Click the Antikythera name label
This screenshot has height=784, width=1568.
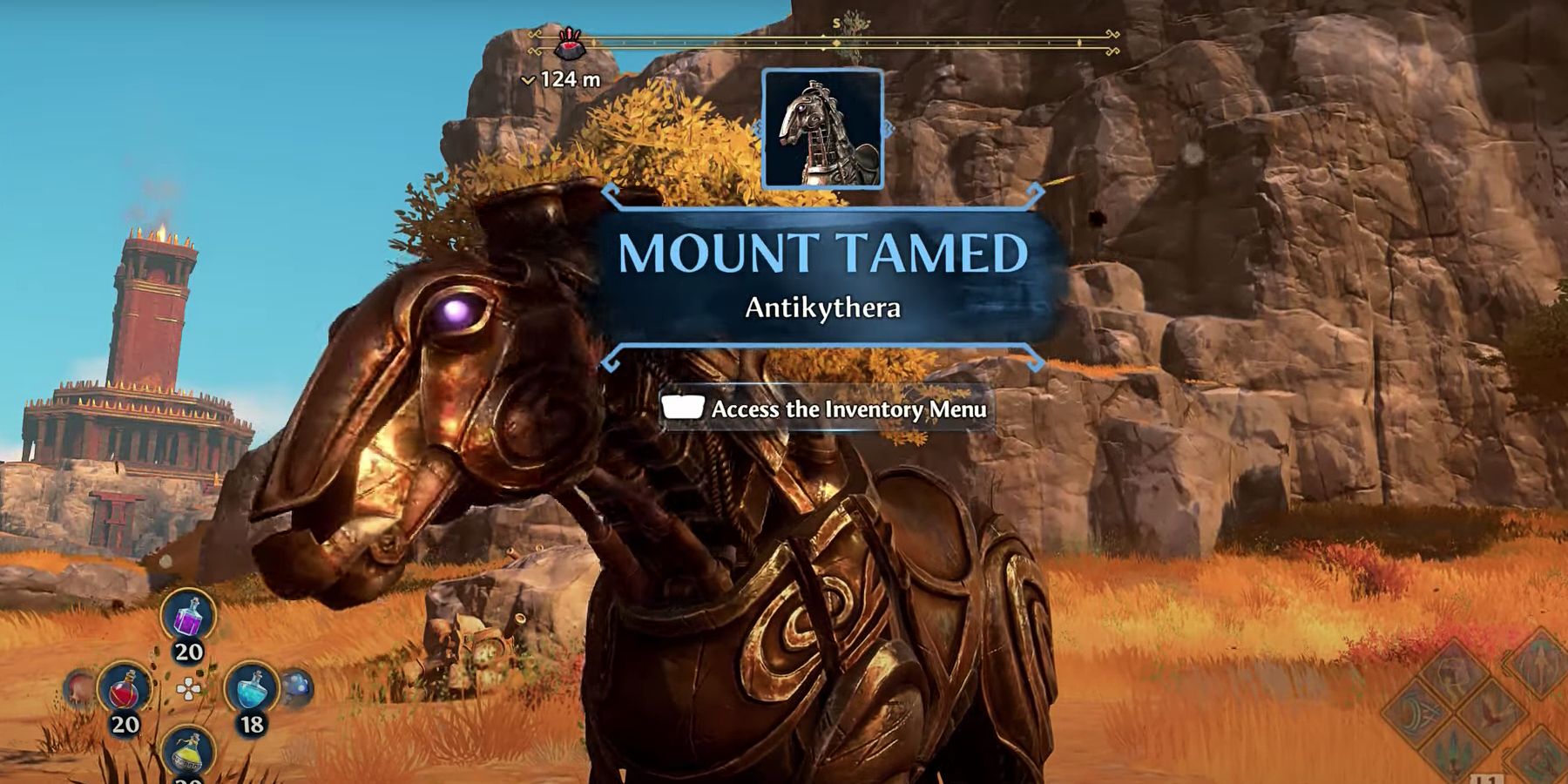point(821,306)
